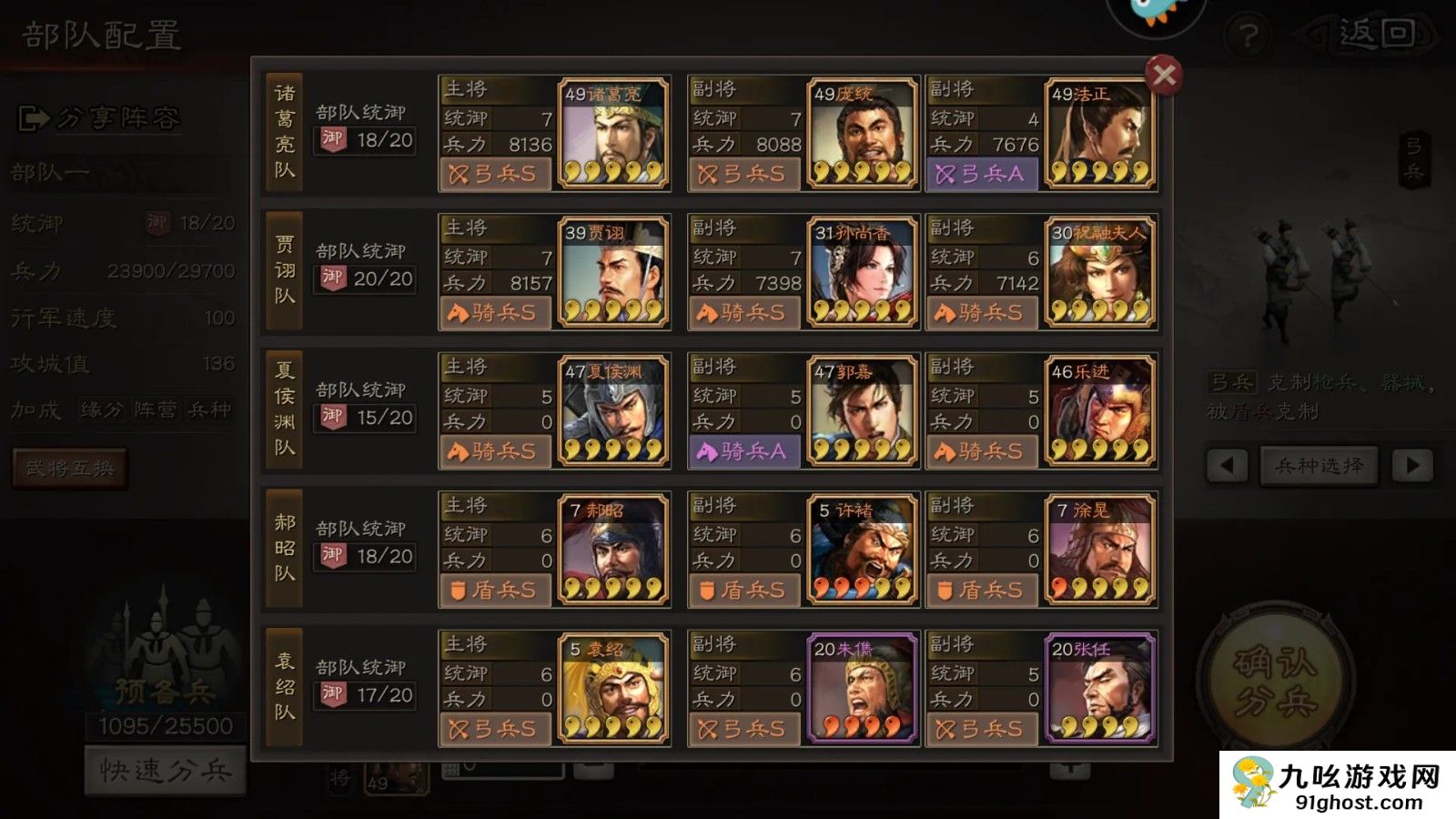Select Jia Xu (贾诩) main general
This screenshot has width=1456, height=819.
tap(612, 272)
